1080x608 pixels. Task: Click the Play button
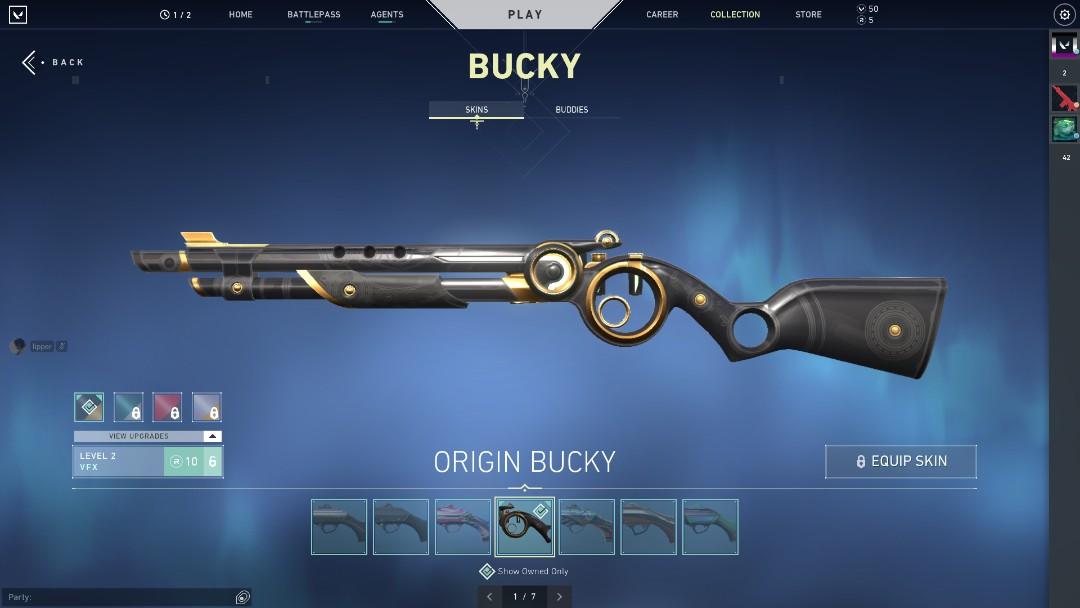click(x=525, y=15)
